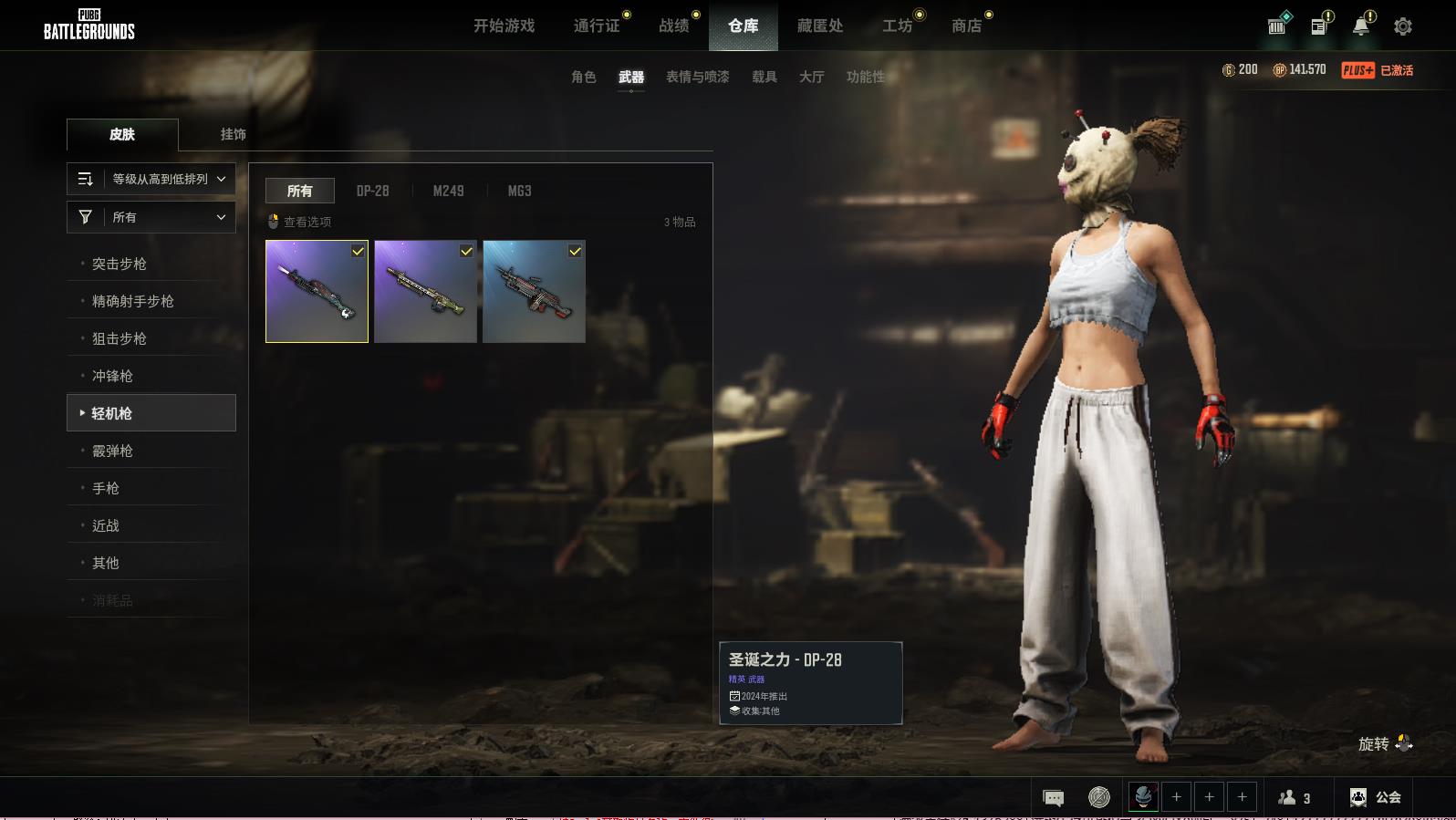Open the chat bubble icon
Viewport: 1456px width, 820px height.
click(x=1053, y=798)
